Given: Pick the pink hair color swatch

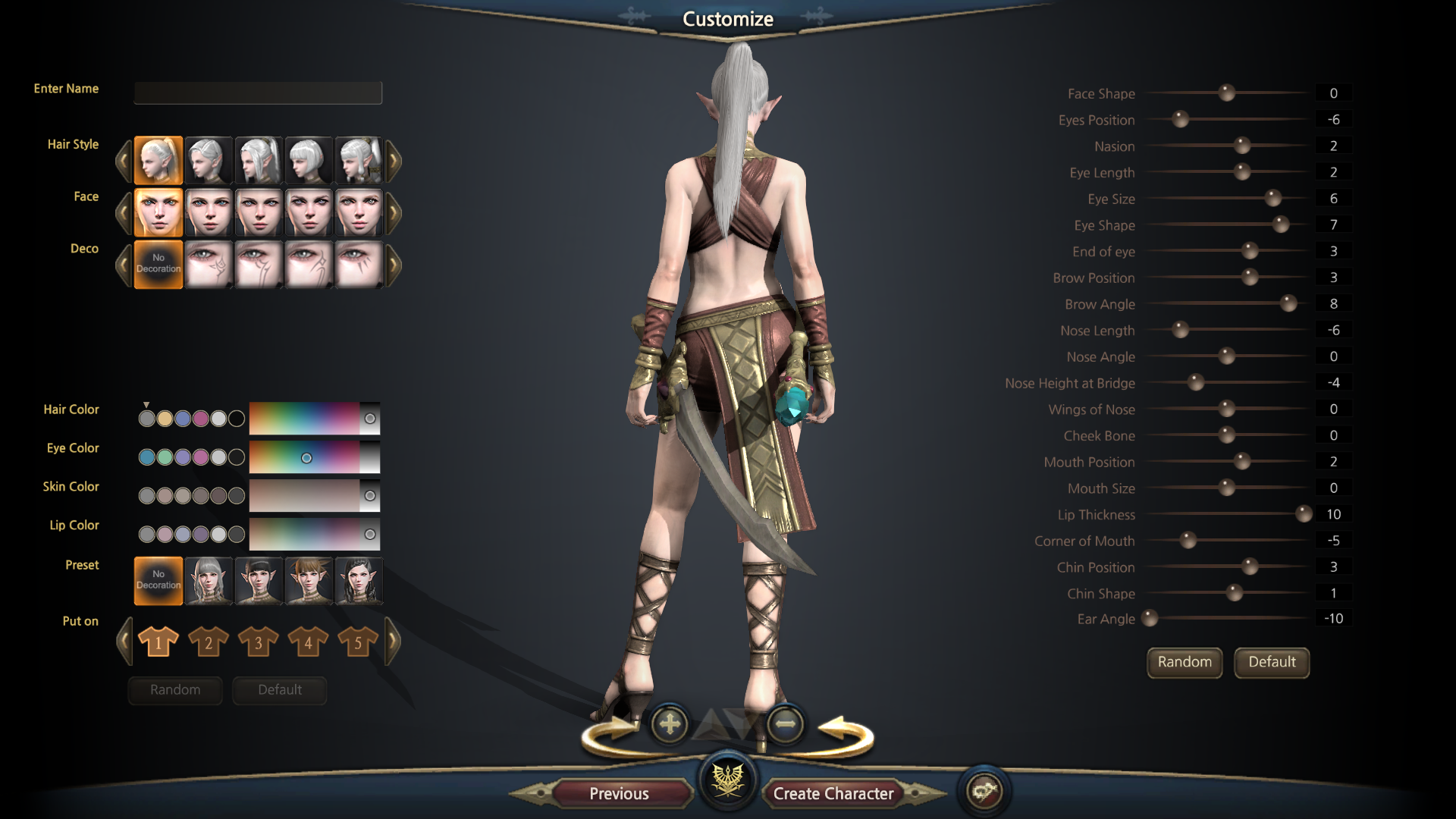Looking at the screenshot, I should point(201,419).
